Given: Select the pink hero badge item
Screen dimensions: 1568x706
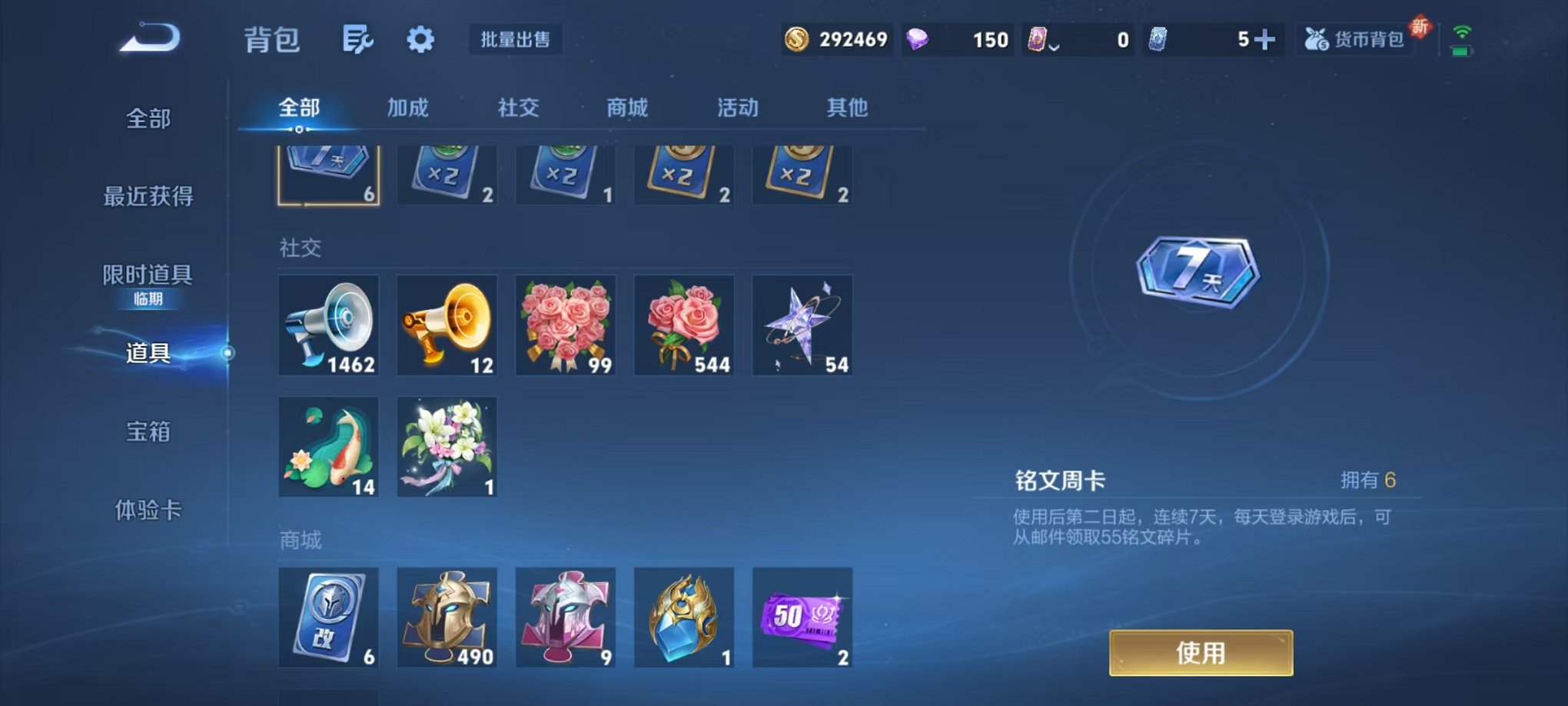Looking at the screenshot, I should [x=566, y=618].
